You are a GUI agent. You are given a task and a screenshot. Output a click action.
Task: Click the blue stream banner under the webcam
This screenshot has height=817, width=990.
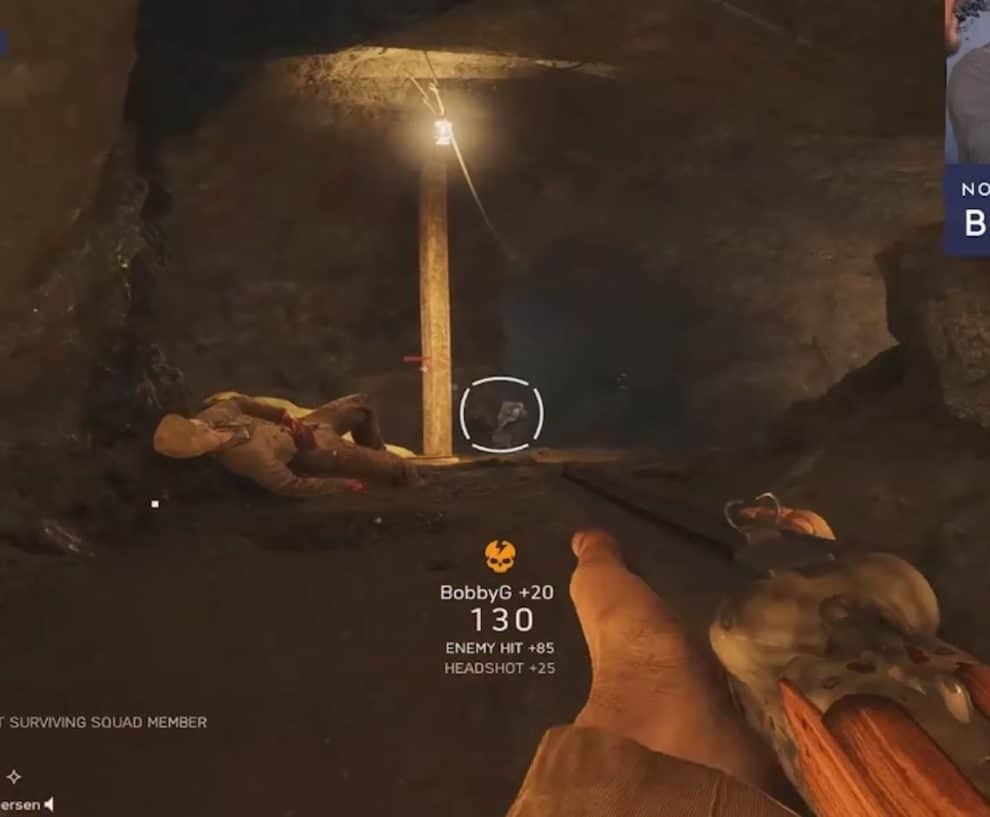tap(967, 210)
